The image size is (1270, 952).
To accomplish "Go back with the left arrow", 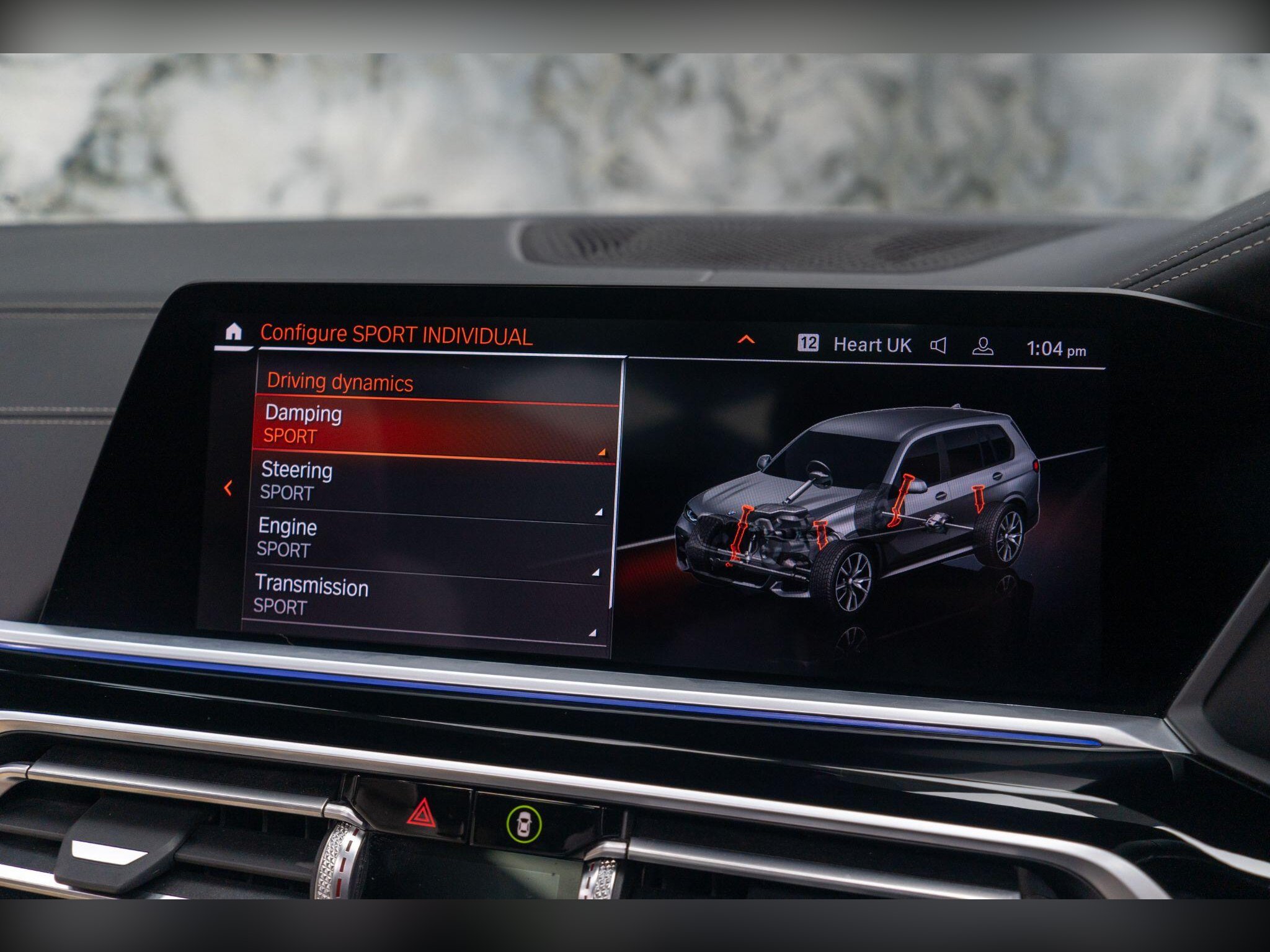I will [x=228, y=488].
